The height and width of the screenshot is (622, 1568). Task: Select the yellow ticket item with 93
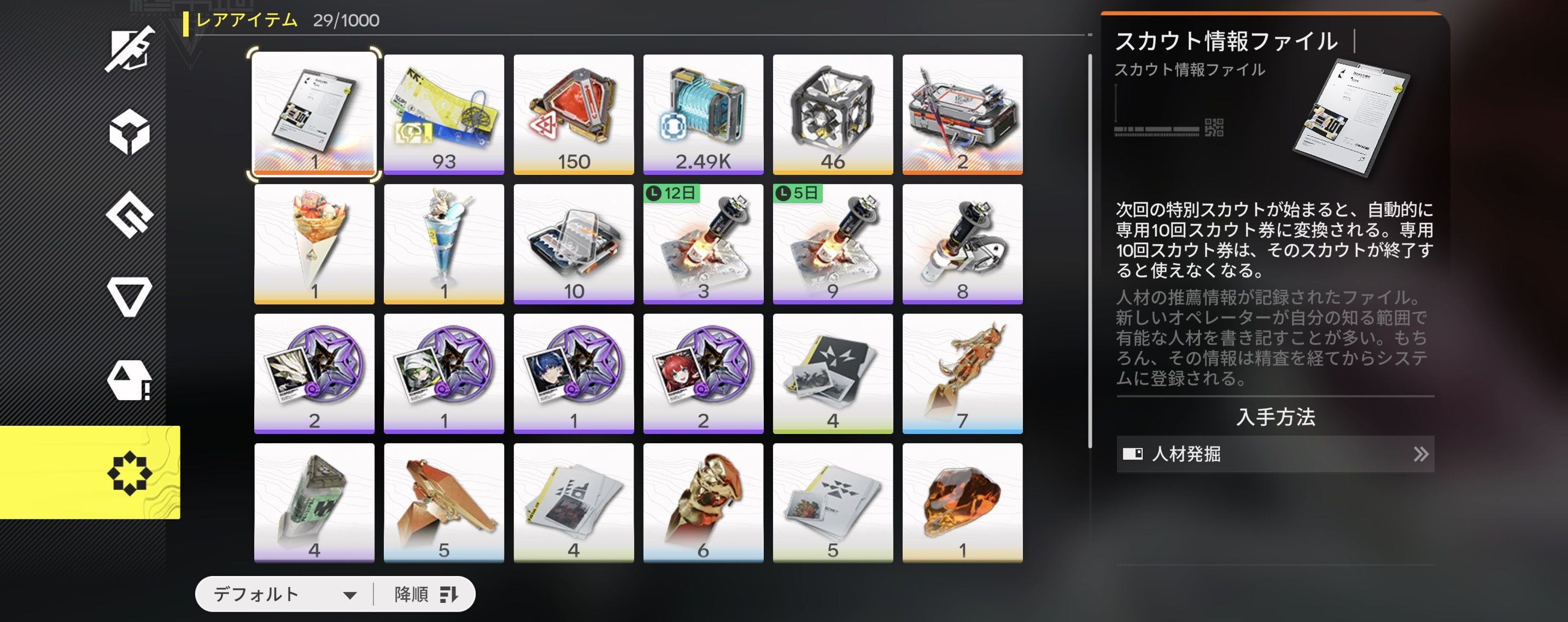pos(444,114)
